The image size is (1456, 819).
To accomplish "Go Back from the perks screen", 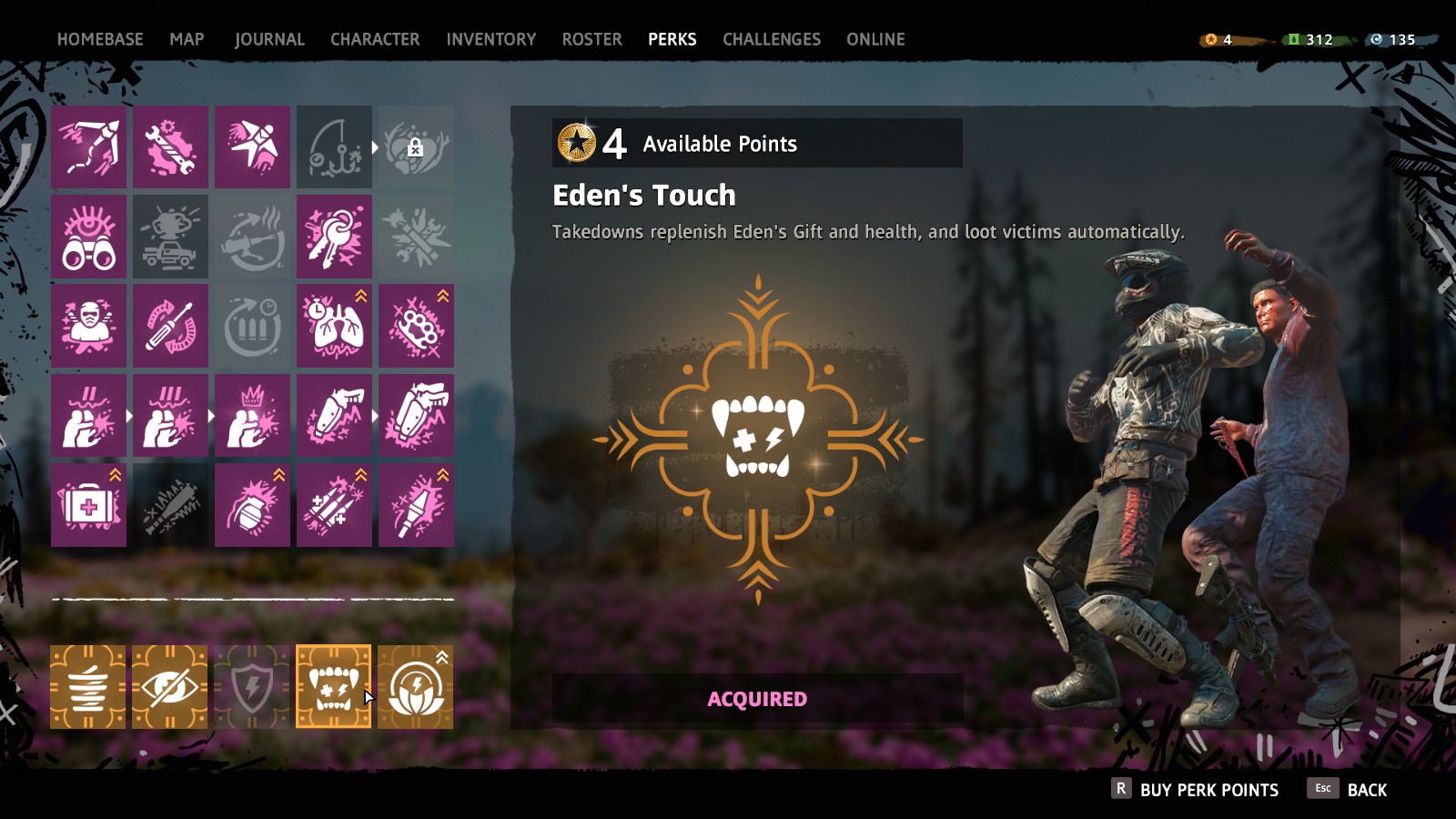I will 1349,790.
